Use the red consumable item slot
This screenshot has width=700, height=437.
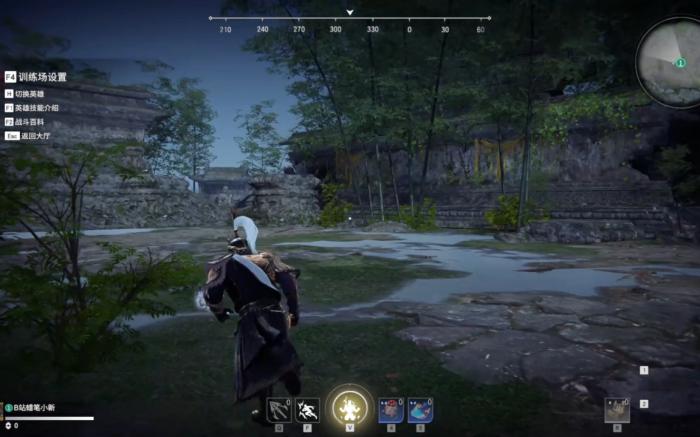392,409
